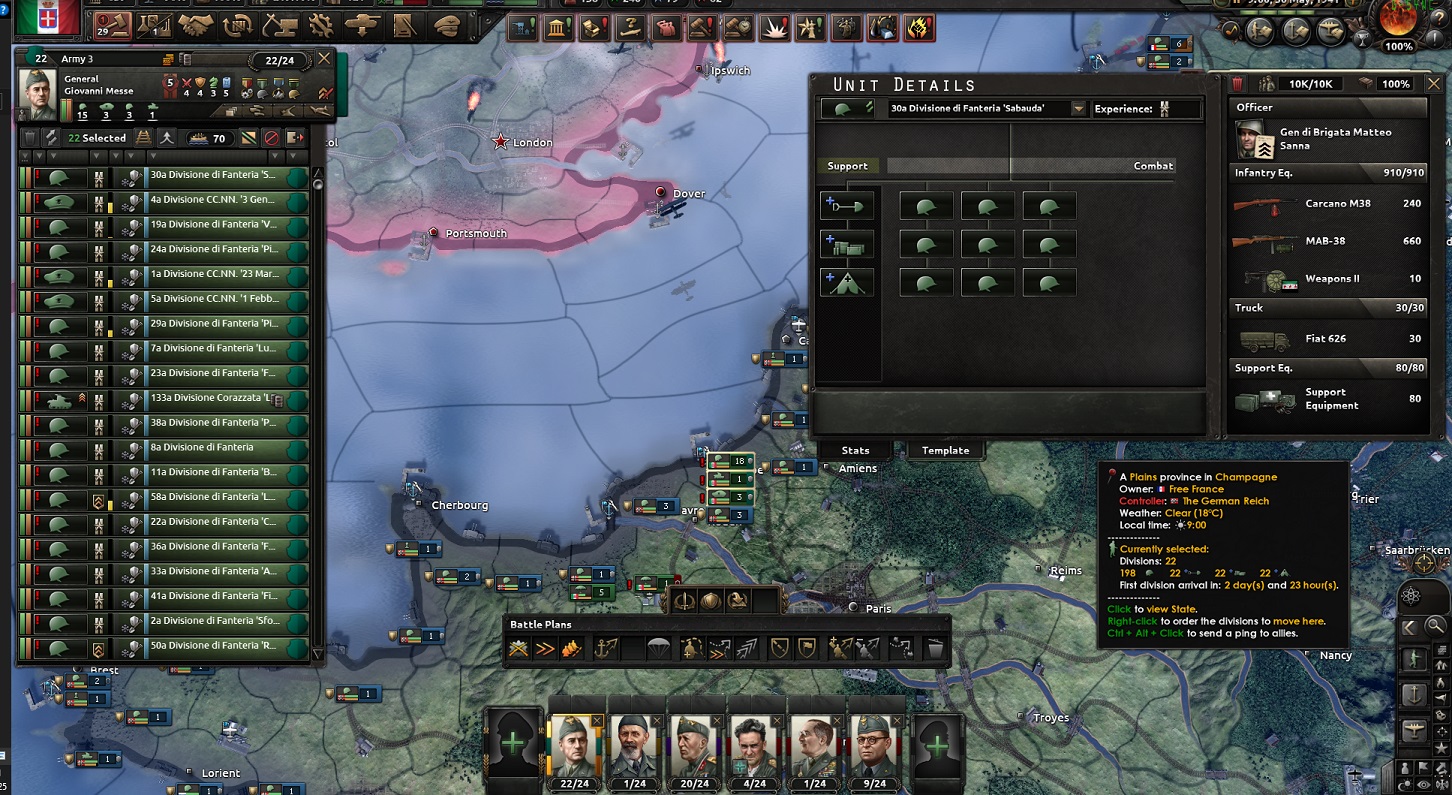Select the paradrop order tool

point(661,648)
